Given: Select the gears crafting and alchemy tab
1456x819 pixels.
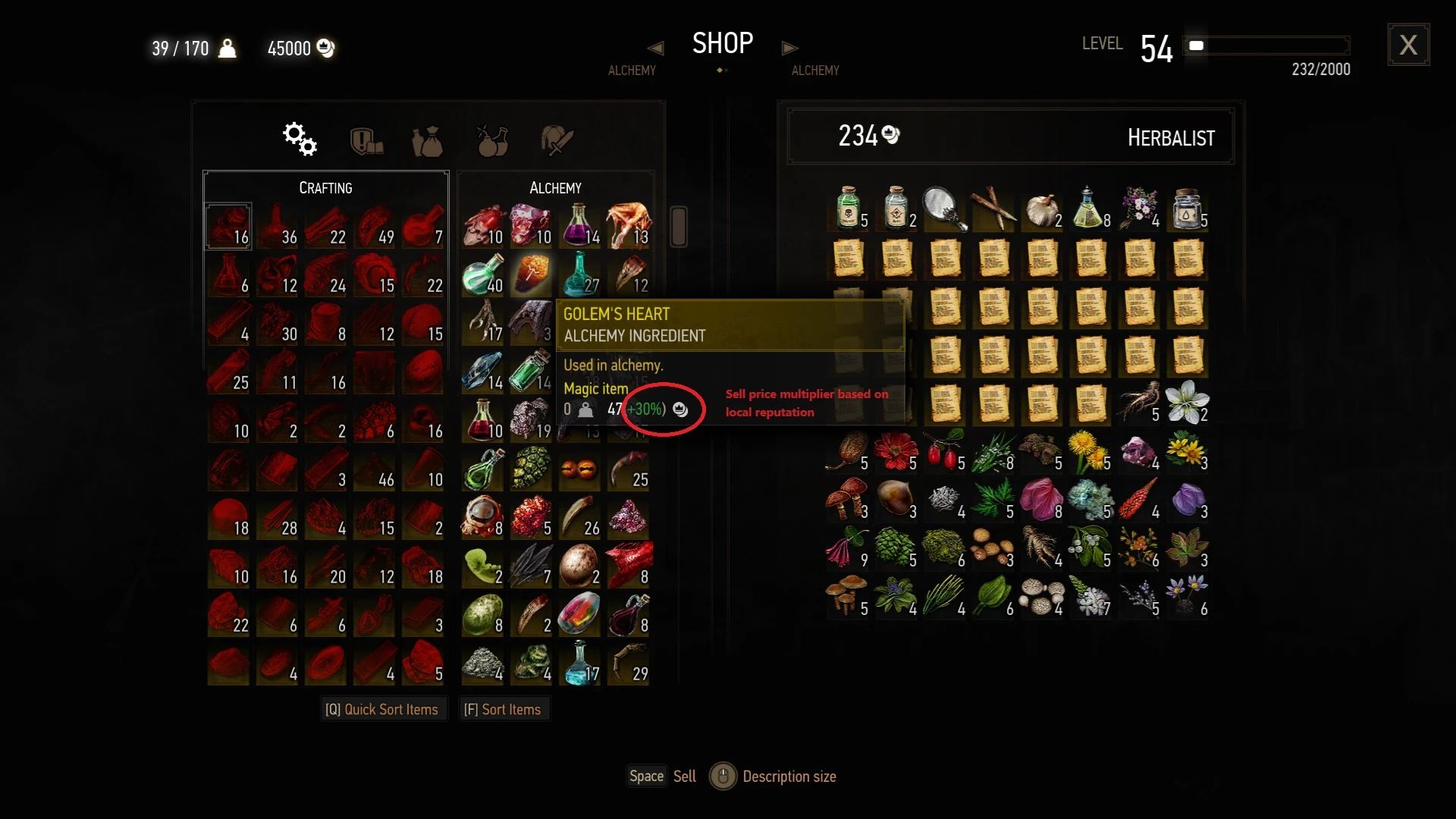Looking at the screenshot, I should tap(300, 140).
